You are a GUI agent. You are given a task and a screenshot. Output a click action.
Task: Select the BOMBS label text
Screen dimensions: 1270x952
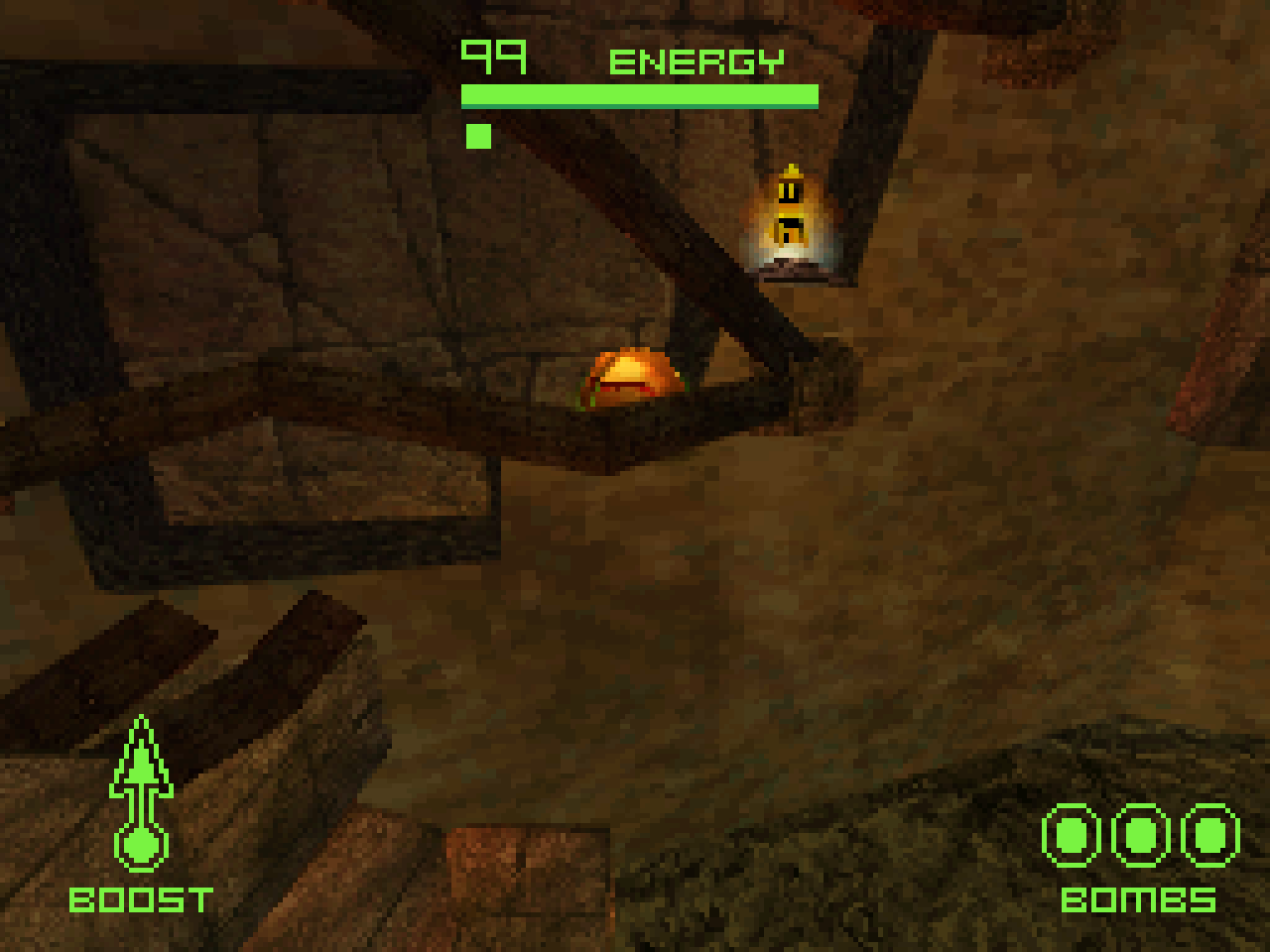tap(1138, 902)
